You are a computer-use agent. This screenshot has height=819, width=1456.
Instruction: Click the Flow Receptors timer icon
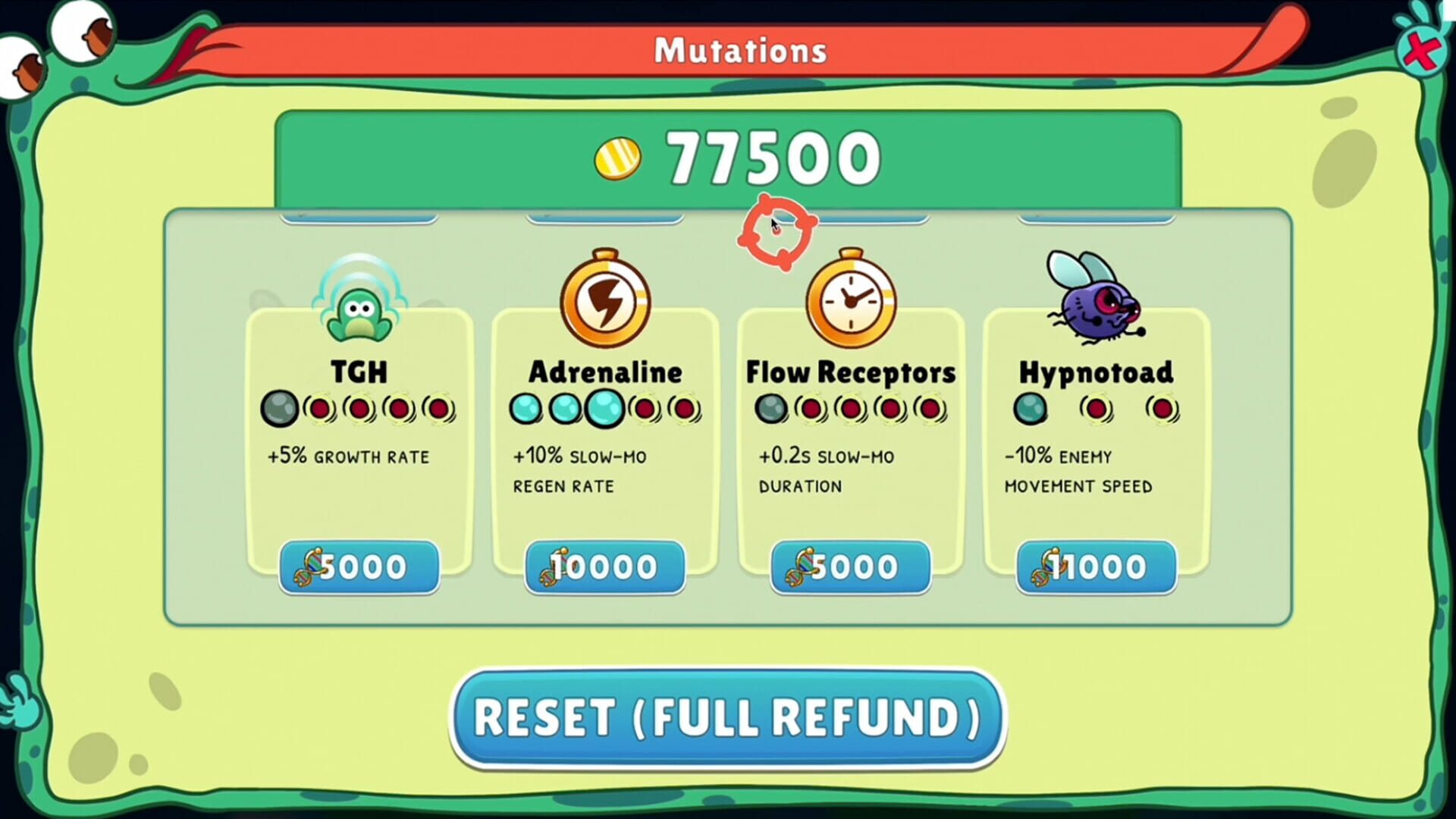[x=851, y=301]
